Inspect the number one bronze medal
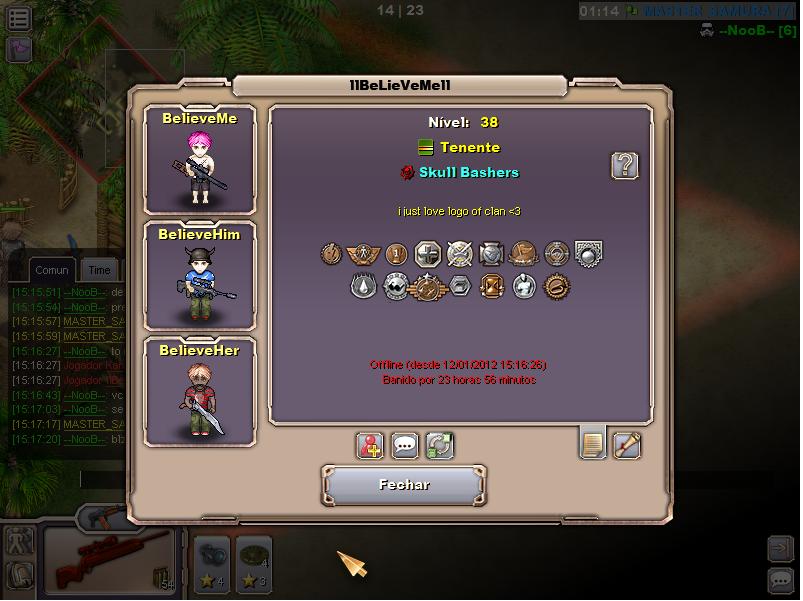The height and width of the screenshot is (601, 803). pos(396,254)
